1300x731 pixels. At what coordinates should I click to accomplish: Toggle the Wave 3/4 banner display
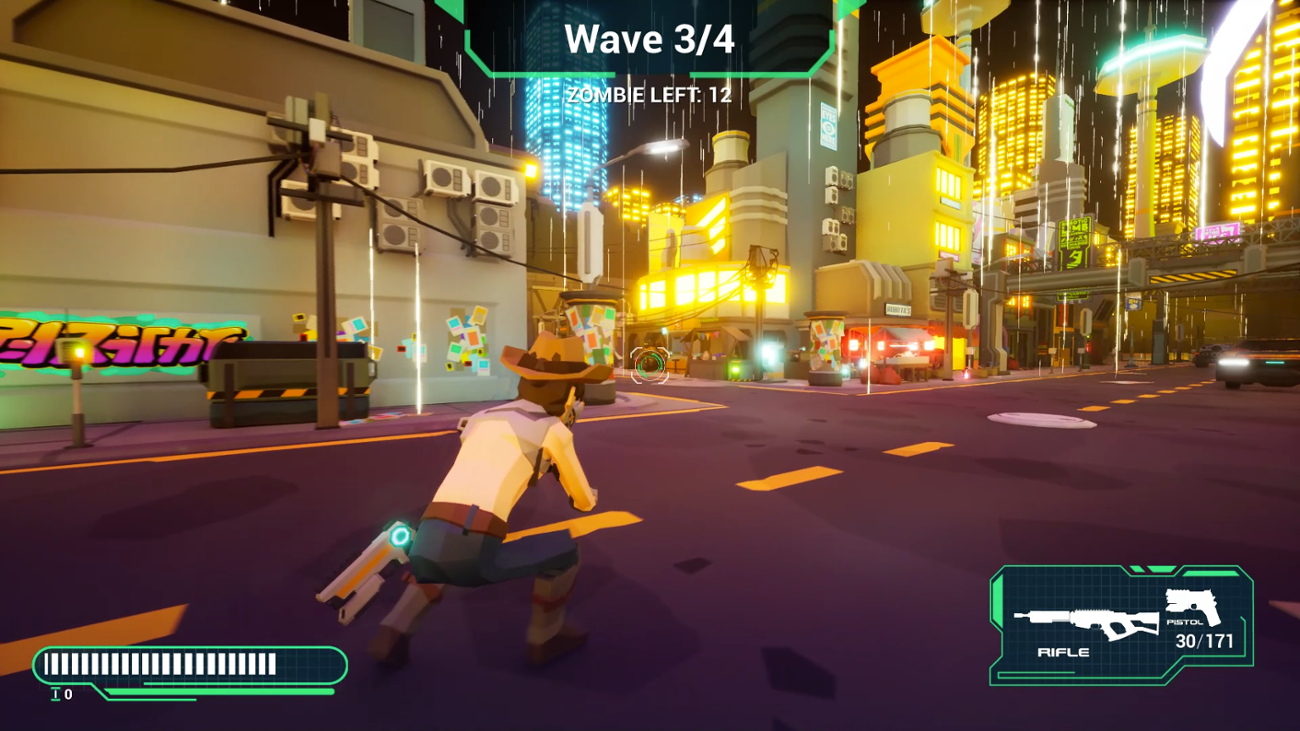651,39
